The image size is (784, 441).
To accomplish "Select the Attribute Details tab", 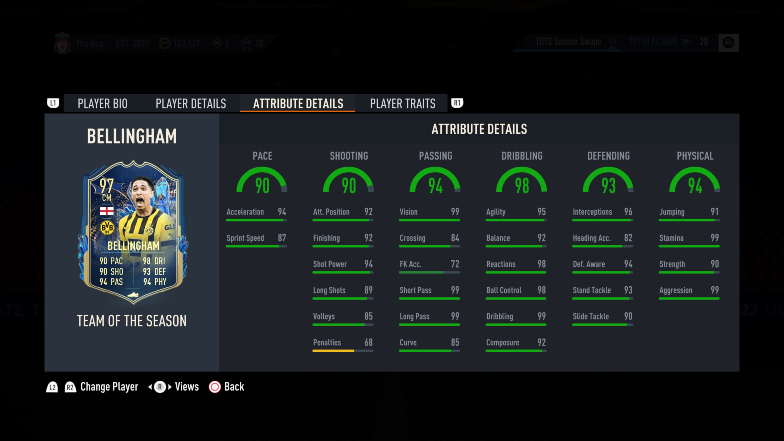I will [x=298, y=103].
